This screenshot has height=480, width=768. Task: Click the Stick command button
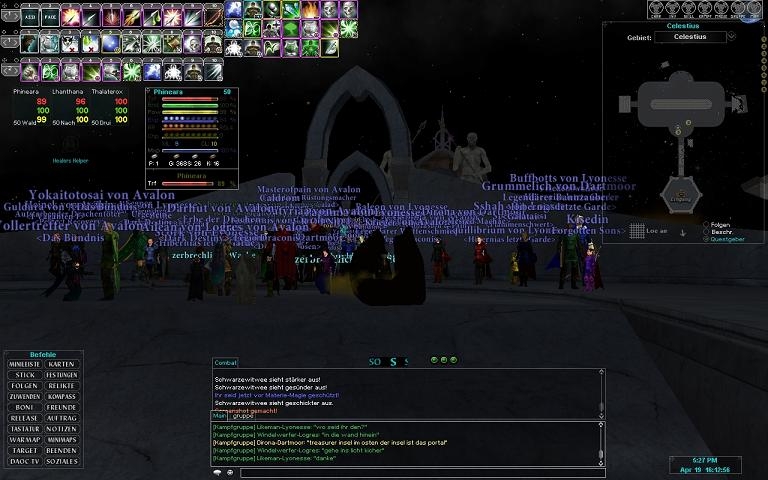point(25,375)
